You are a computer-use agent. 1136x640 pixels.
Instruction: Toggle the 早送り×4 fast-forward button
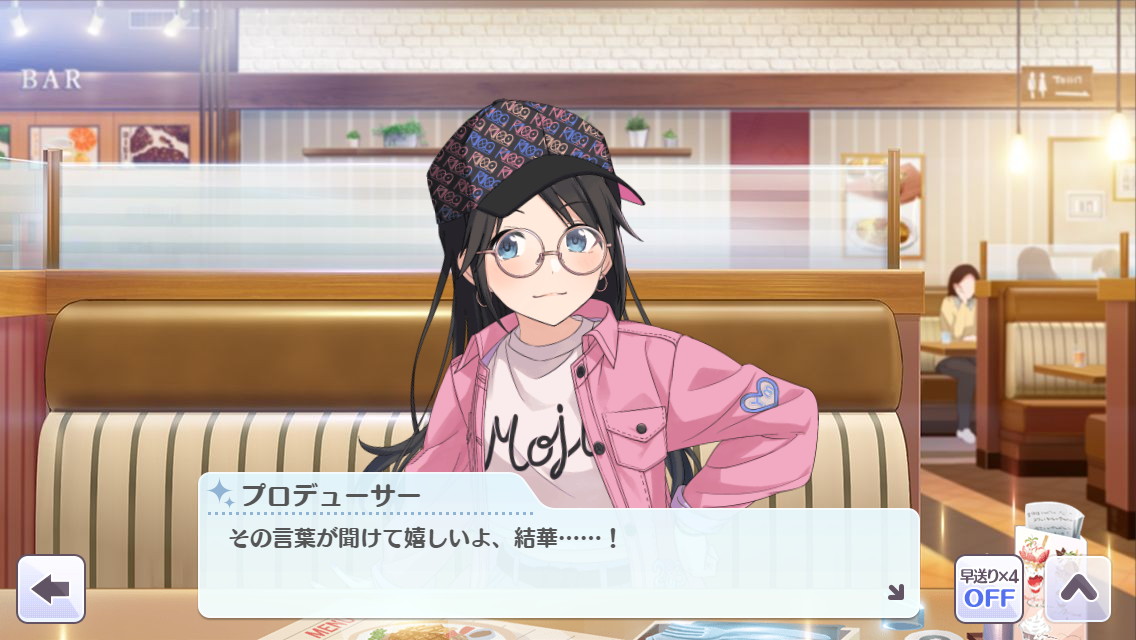988,589
